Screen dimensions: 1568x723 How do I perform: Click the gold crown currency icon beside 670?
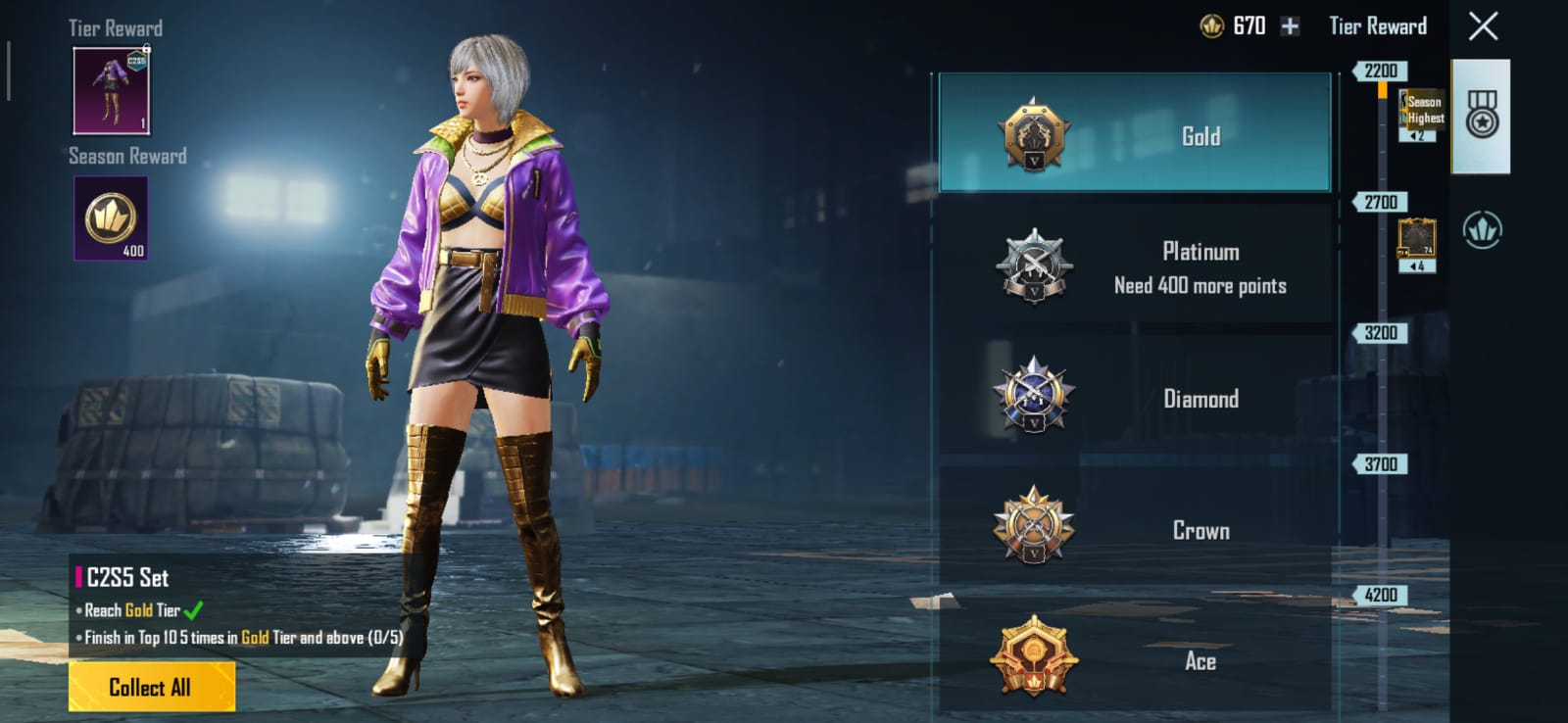tap(1213, 26)
